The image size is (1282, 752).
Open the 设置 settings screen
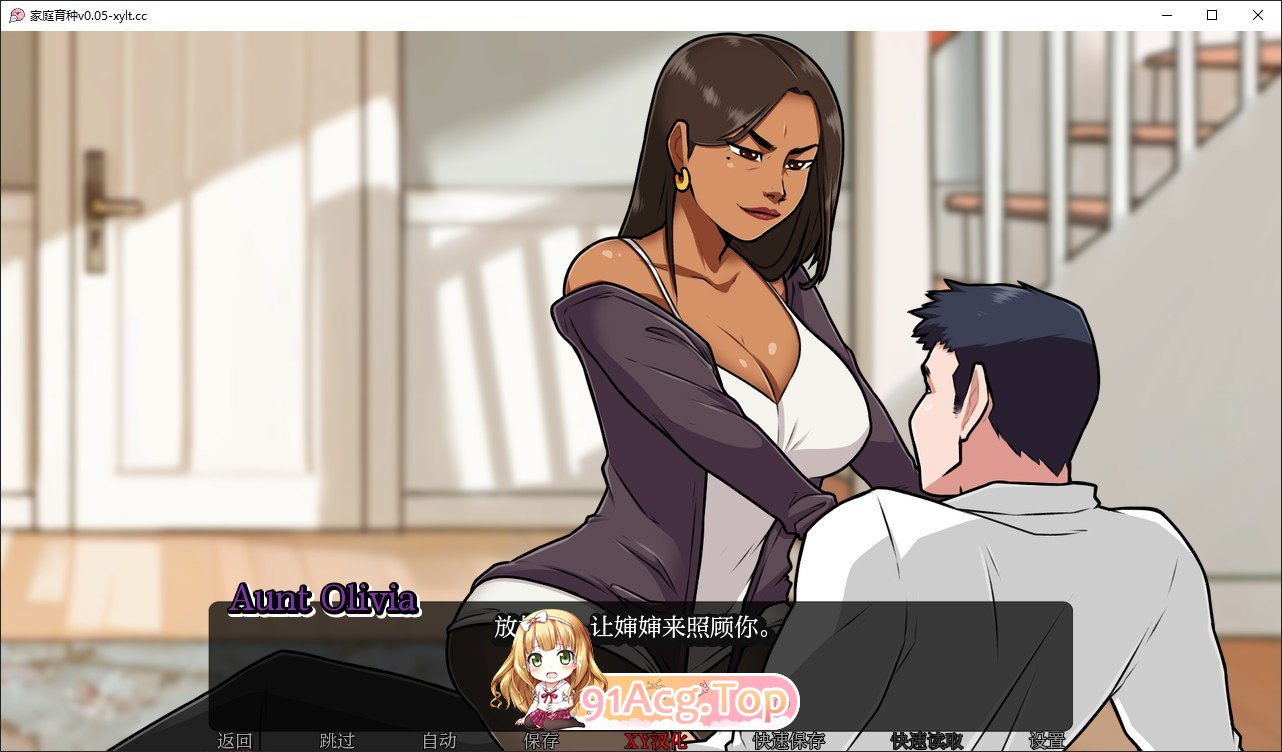(1047, 742)
